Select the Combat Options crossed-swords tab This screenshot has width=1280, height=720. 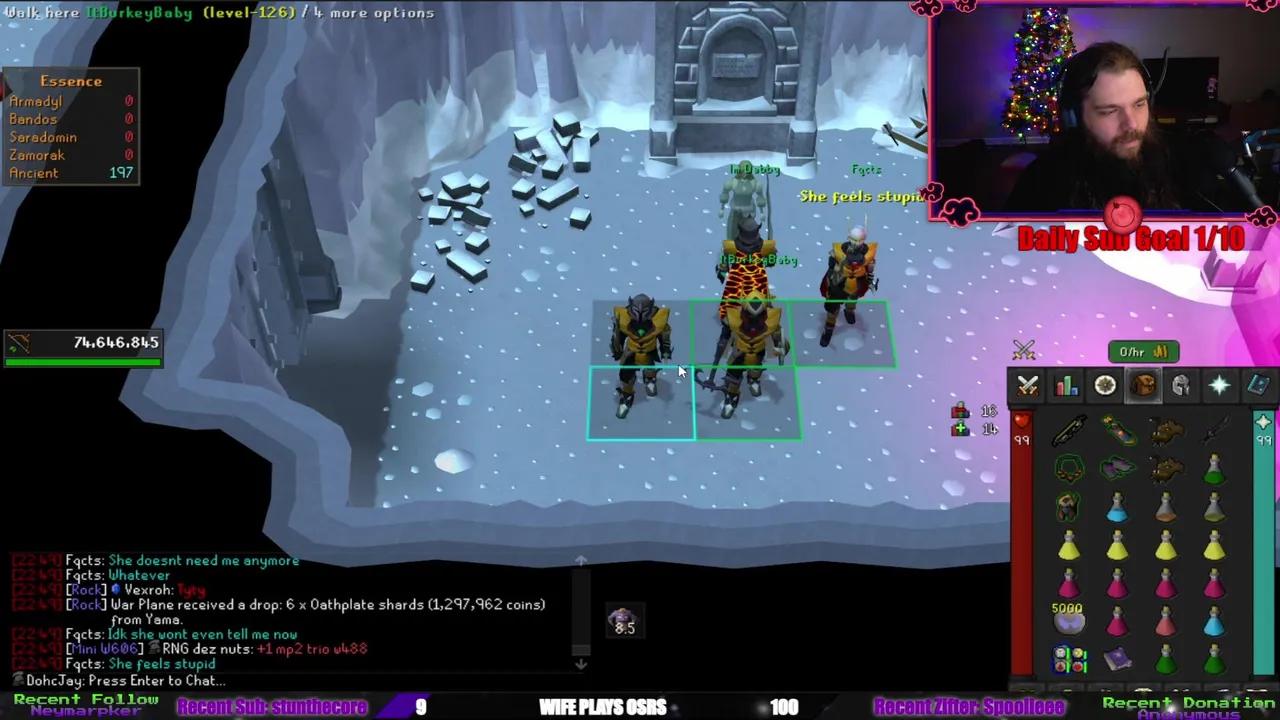(x=1026, y=386)
